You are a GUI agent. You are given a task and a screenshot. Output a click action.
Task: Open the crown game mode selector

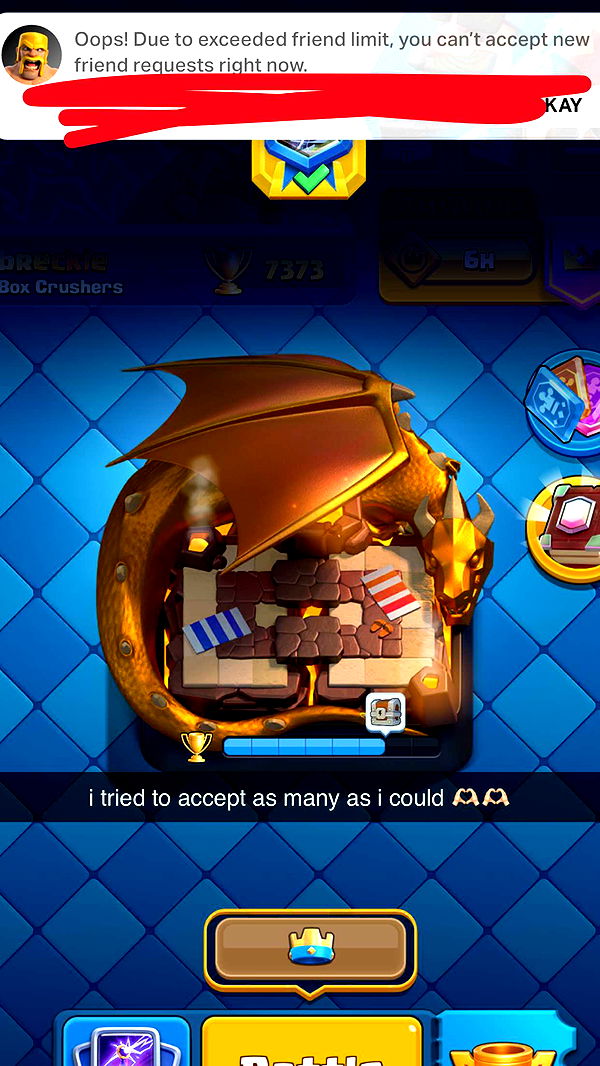(x=310, y=946)
